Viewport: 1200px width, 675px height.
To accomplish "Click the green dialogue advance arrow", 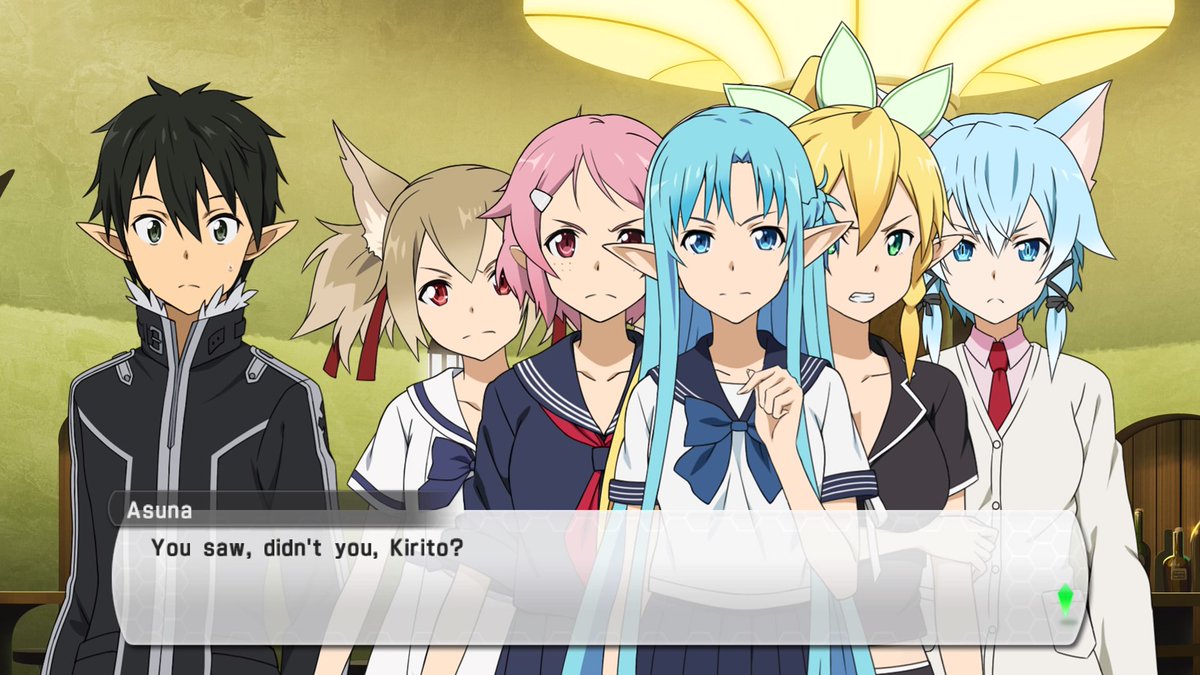I will pos(1066,601).
